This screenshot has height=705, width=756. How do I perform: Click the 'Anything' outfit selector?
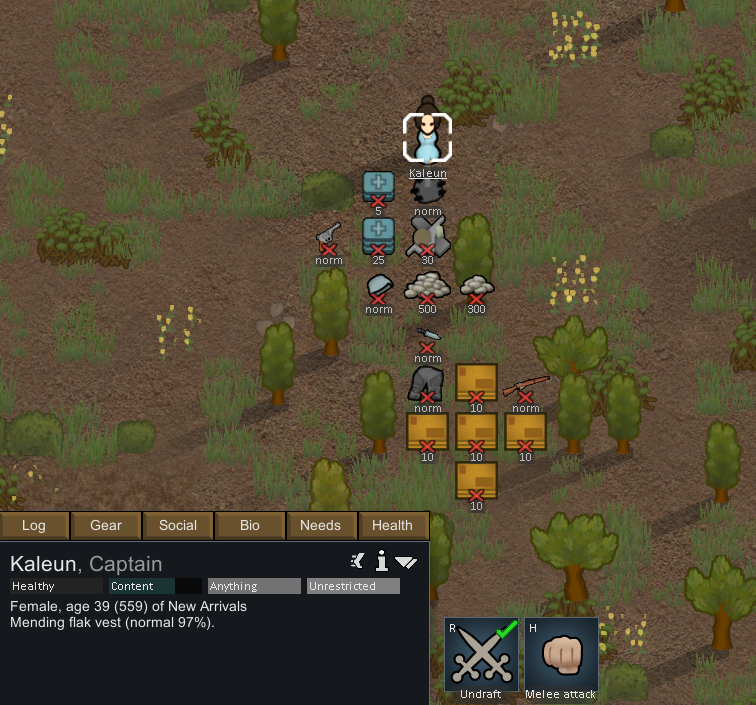point(254,586)
